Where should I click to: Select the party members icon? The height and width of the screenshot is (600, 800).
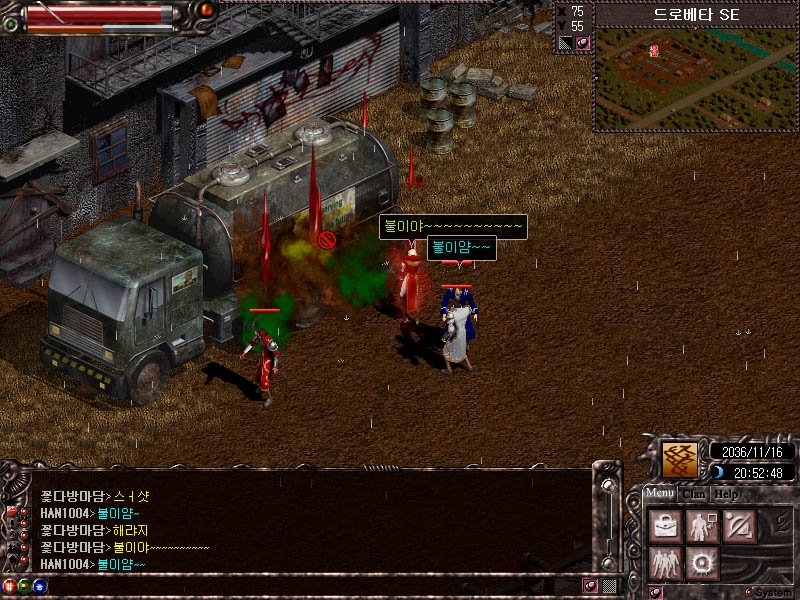[x=664, y=563]
